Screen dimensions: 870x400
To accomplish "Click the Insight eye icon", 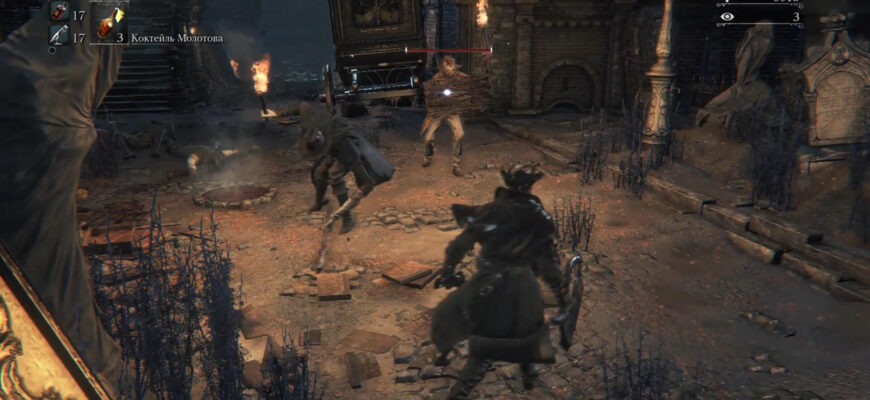I will (727, 17).
